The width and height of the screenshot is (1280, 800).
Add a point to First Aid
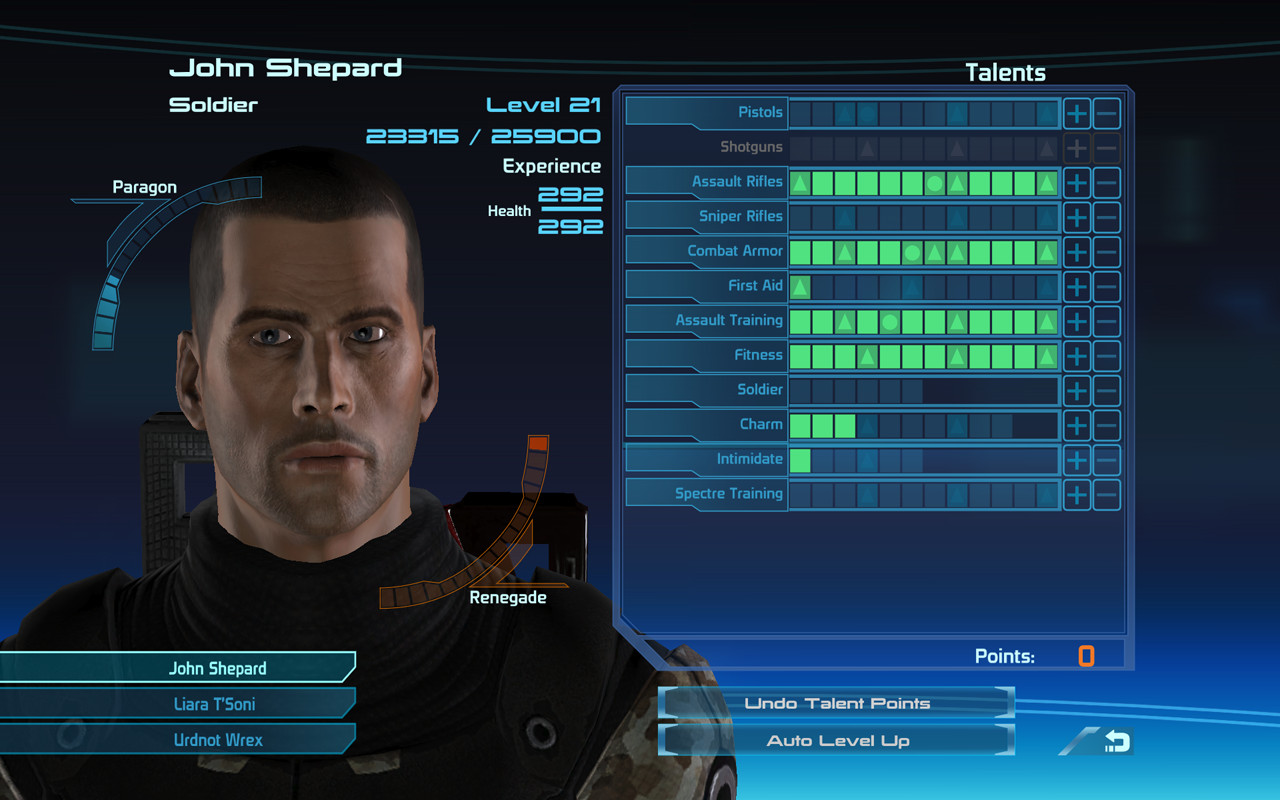tap(1077, 286)
